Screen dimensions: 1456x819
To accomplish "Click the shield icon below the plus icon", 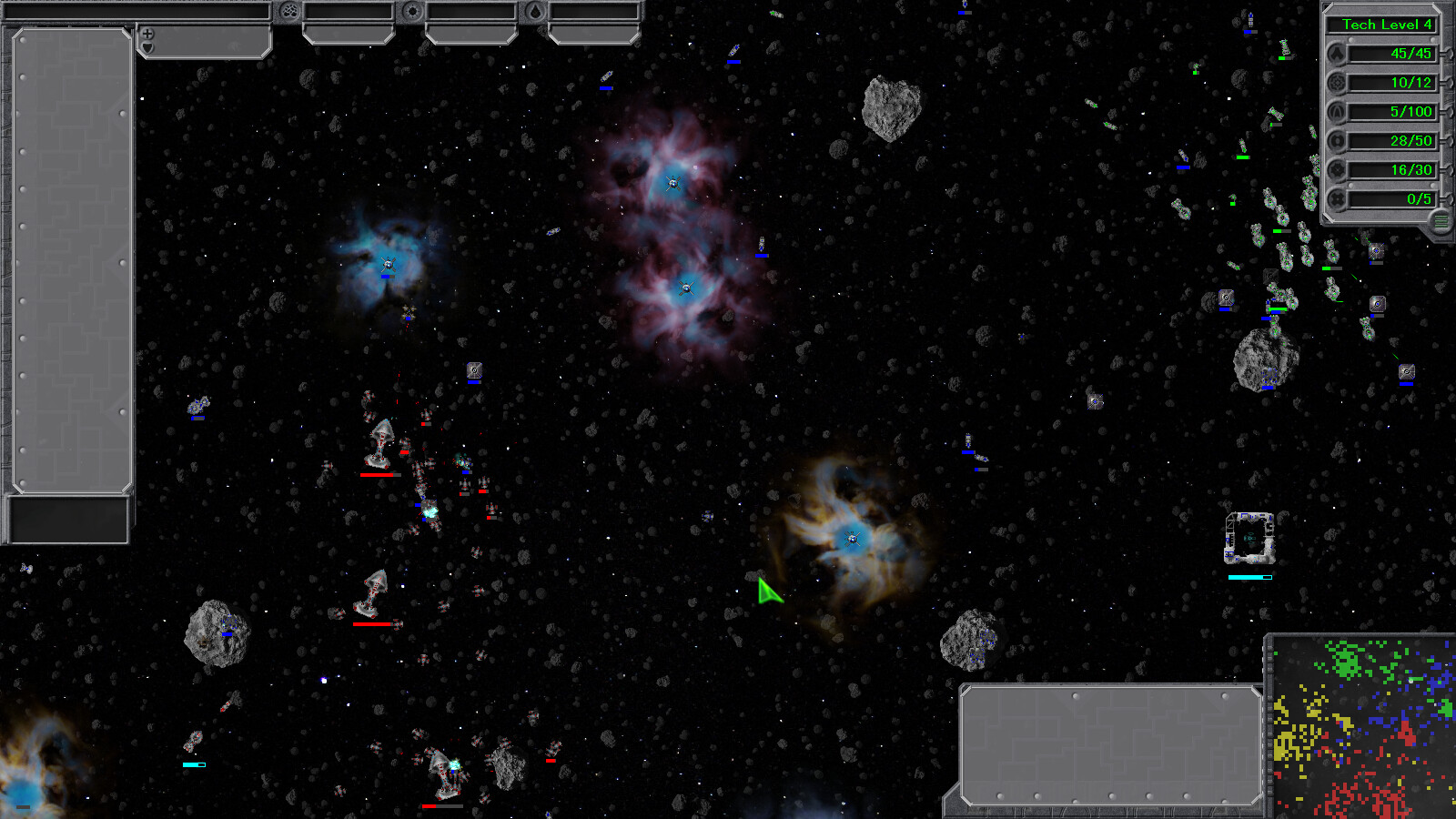I will 147,48.
